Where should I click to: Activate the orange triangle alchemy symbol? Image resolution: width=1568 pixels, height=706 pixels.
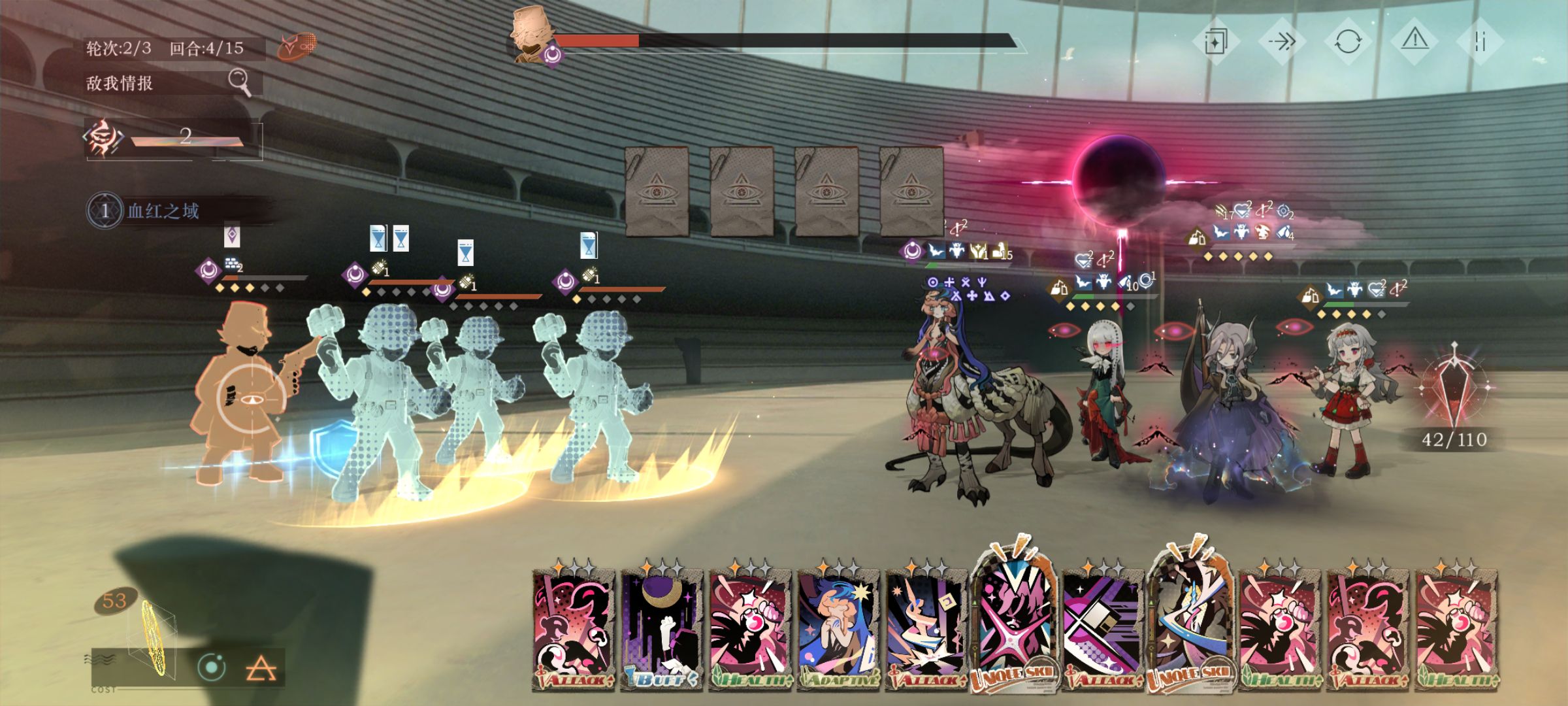(x=261, y=669)
